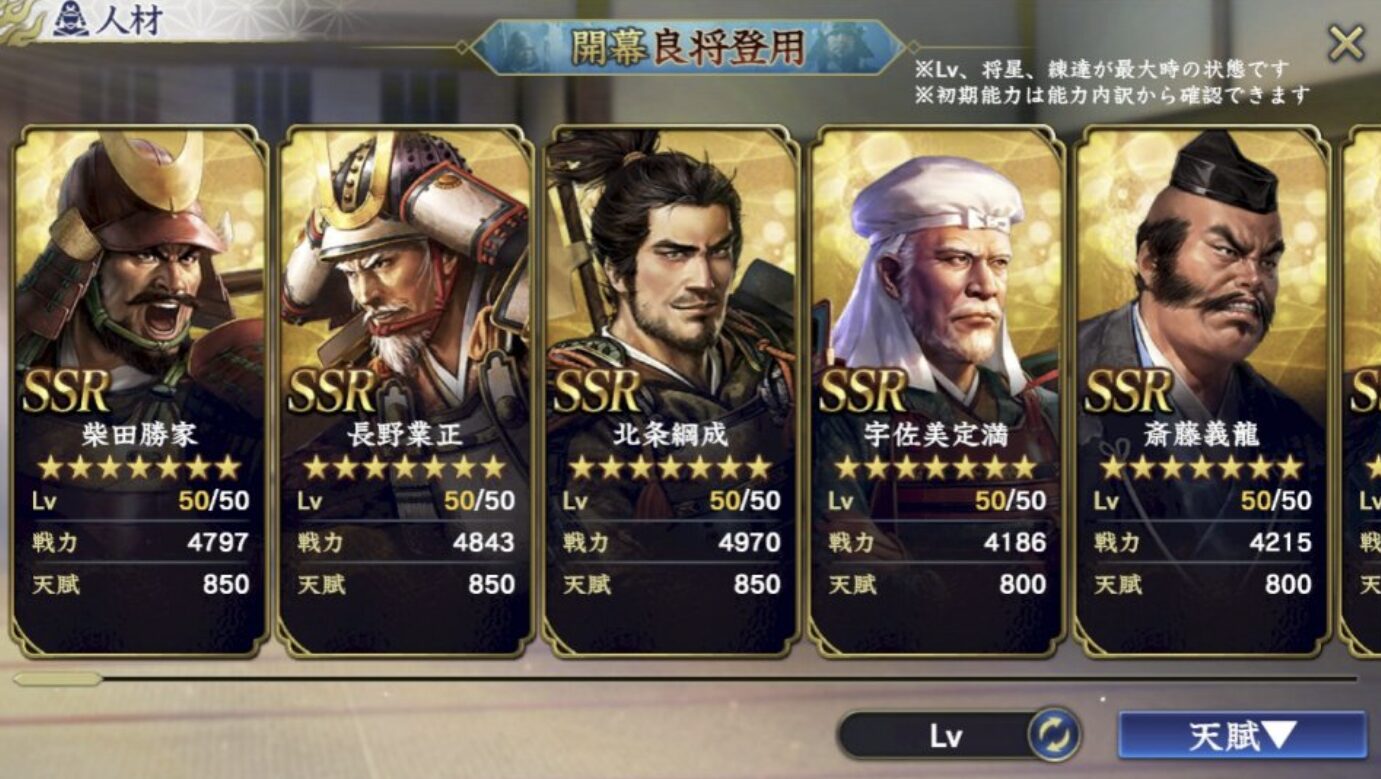1381x779 pixels.
Task: Select the 柴田勝家 officer card
Action: pos(139,390)
